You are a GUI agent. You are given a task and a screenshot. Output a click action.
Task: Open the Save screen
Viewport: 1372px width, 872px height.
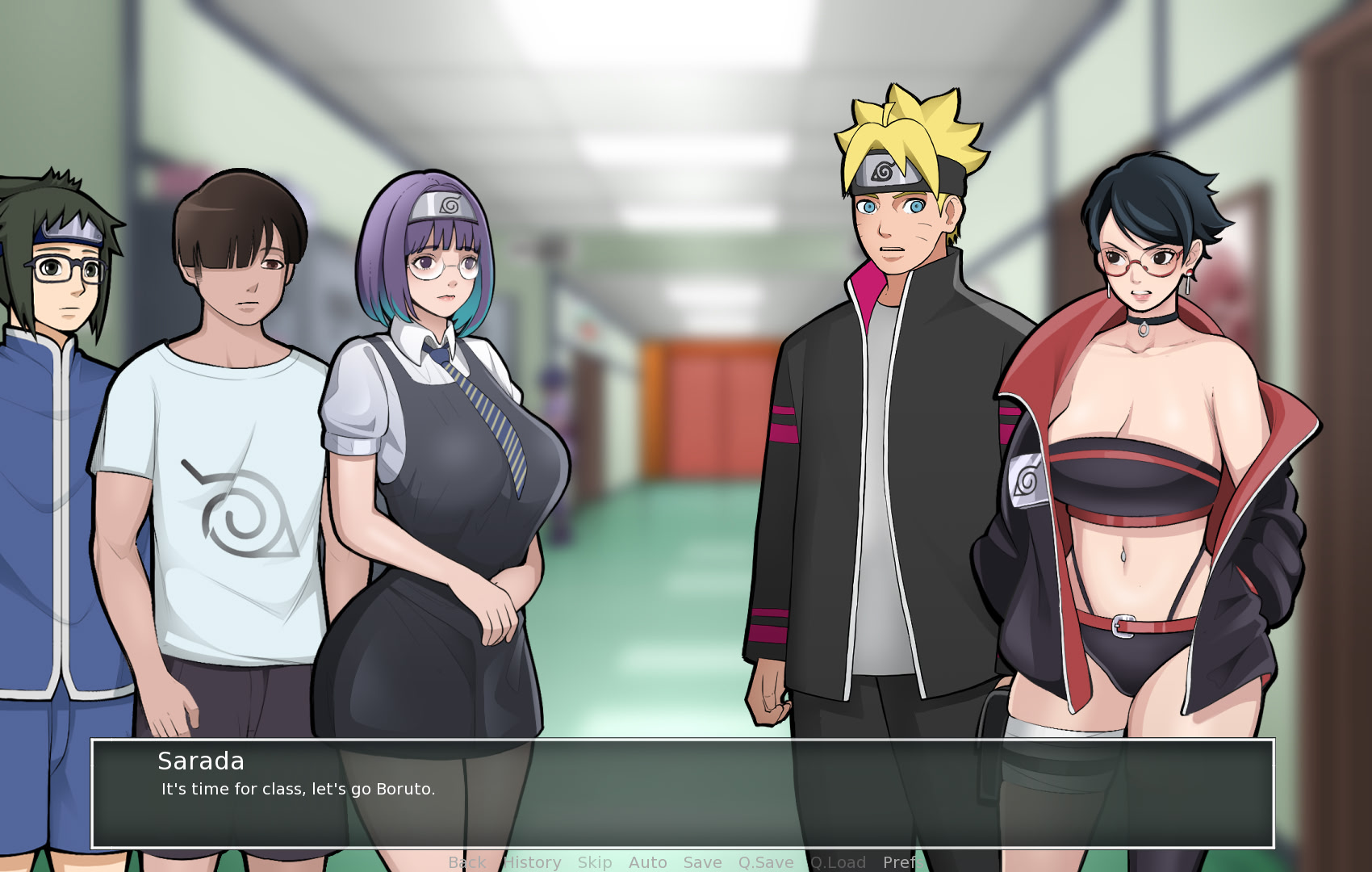(701, 862)
